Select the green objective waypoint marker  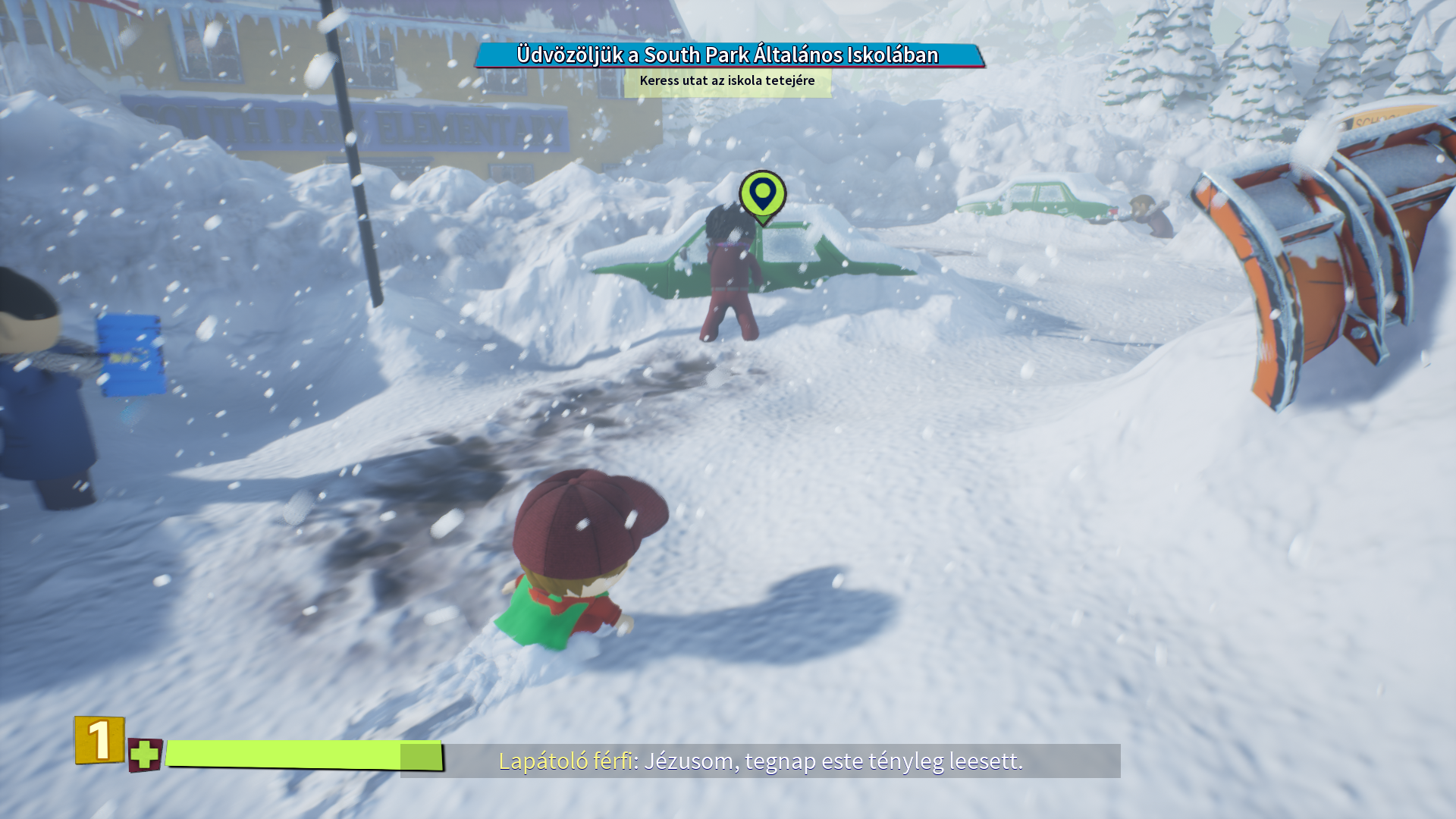[762, 195]
